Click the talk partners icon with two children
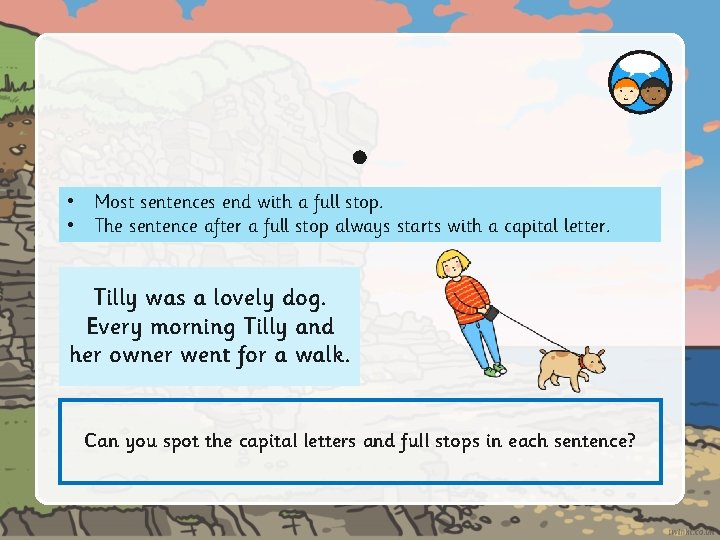This screenshot has width=720, height=540. (640, 82)
